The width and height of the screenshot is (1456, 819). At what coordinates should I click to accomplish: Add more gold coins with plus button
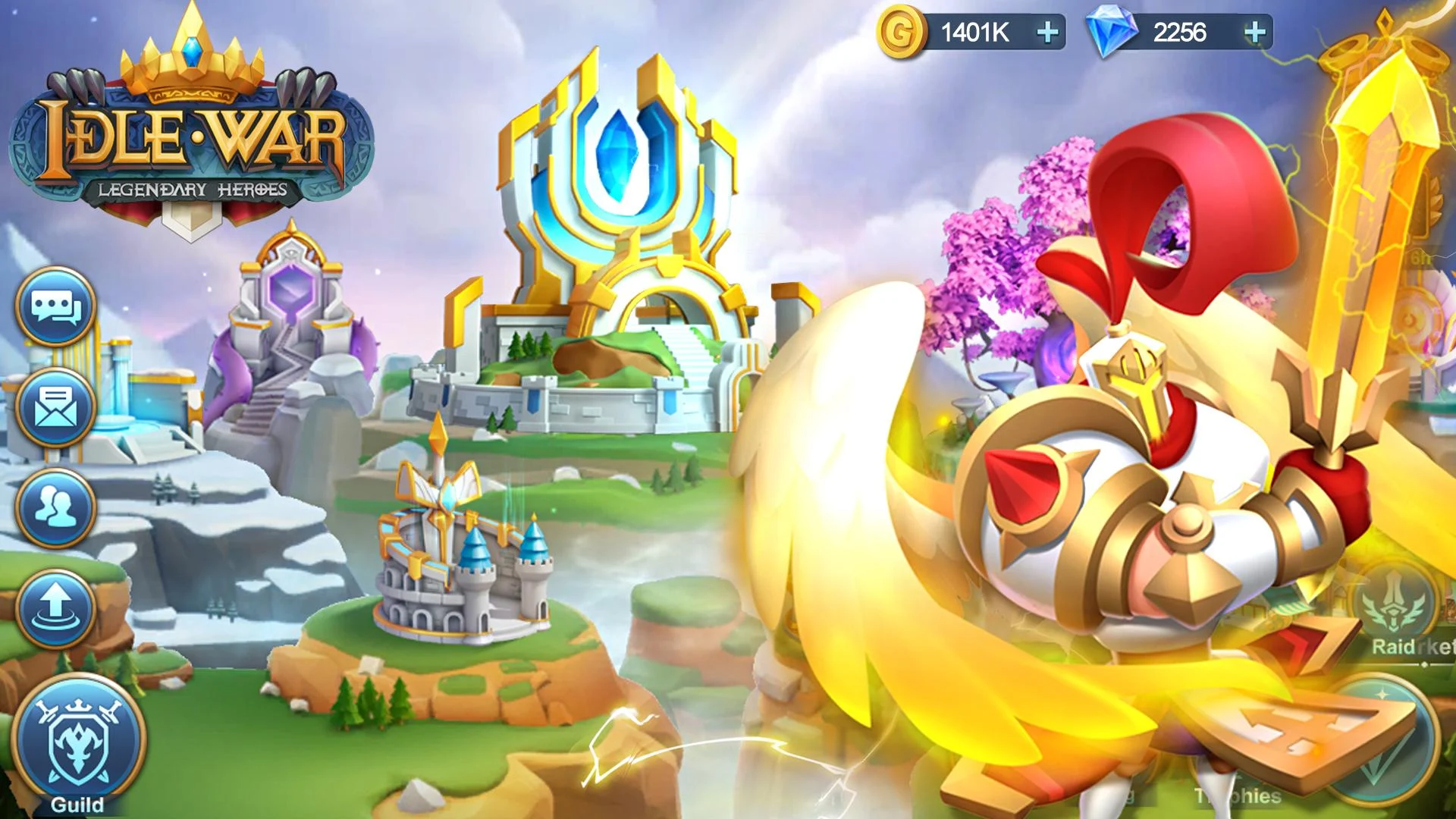coord(1047,33)
